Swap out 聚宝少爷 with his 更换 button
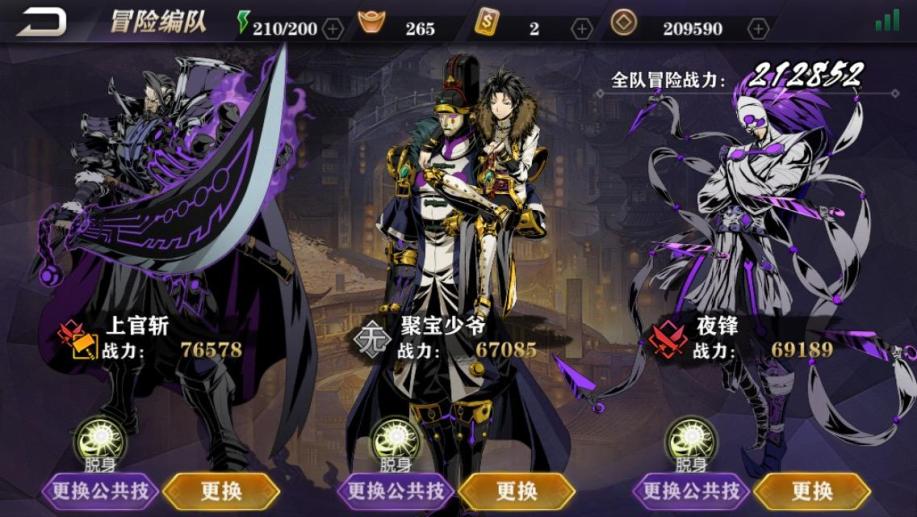Image resolution: width=917 pixels, height=517 pixels. click(x=516, y=491)
